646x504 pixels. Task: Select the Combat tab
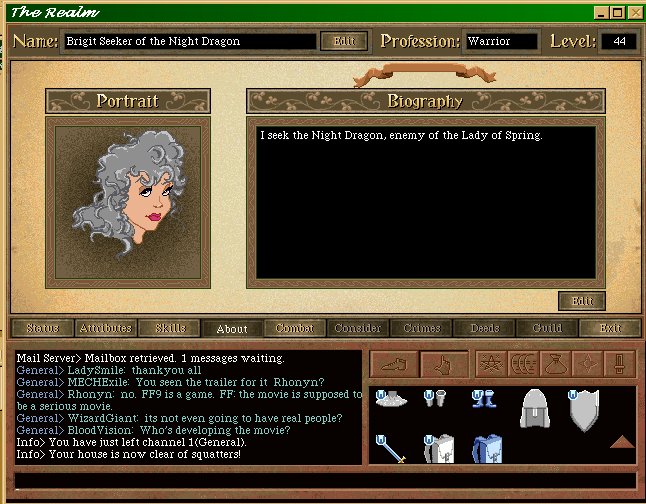[x=294, y=328]
